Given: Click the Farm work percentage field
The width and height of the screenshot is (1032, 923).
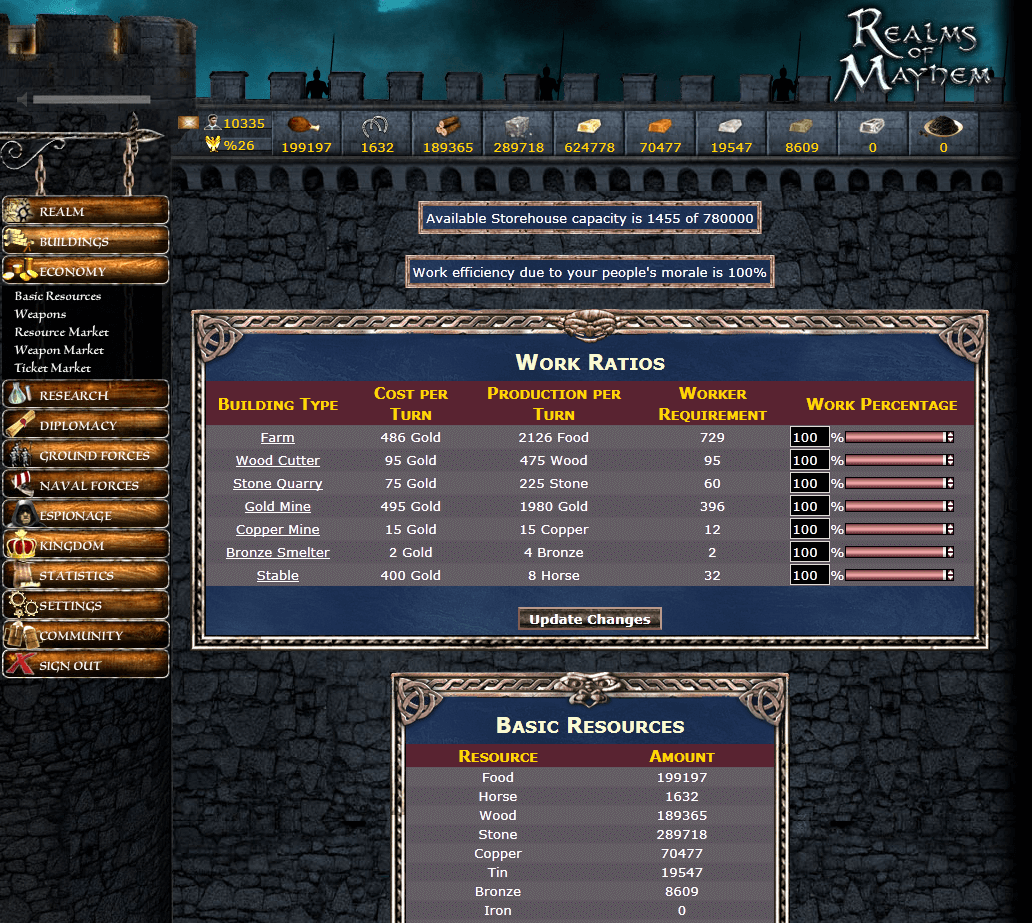Looking at the screenshot, I should coord(808,437).
